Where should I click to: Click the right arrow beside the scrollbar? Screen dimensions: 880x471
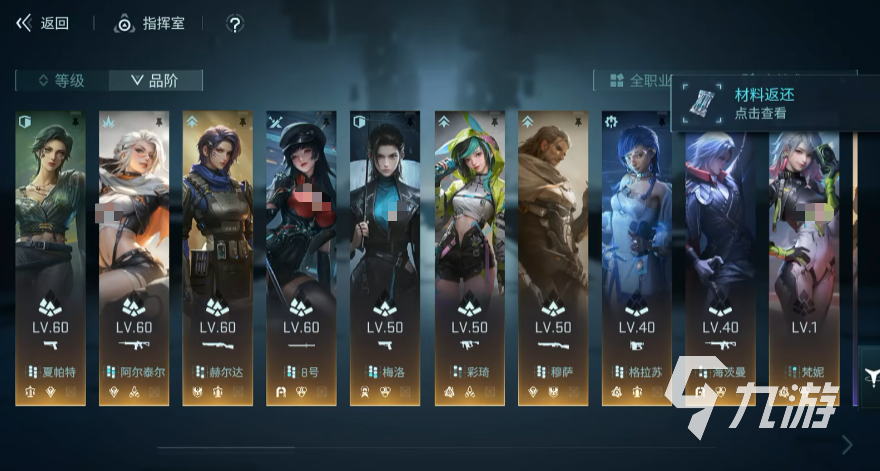point(847,444)
